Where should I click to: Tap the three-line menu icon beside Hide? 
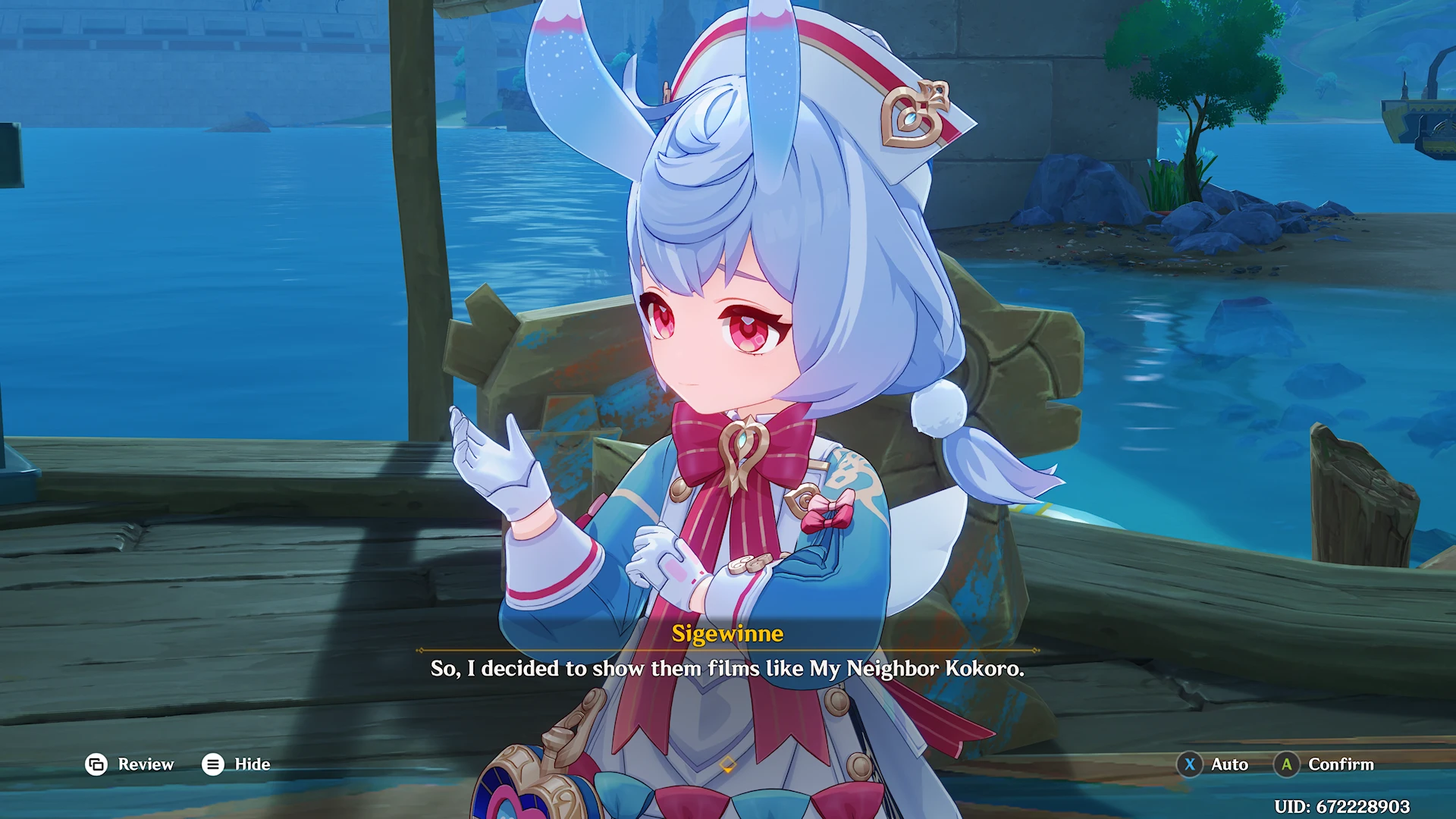coord(214,764)
